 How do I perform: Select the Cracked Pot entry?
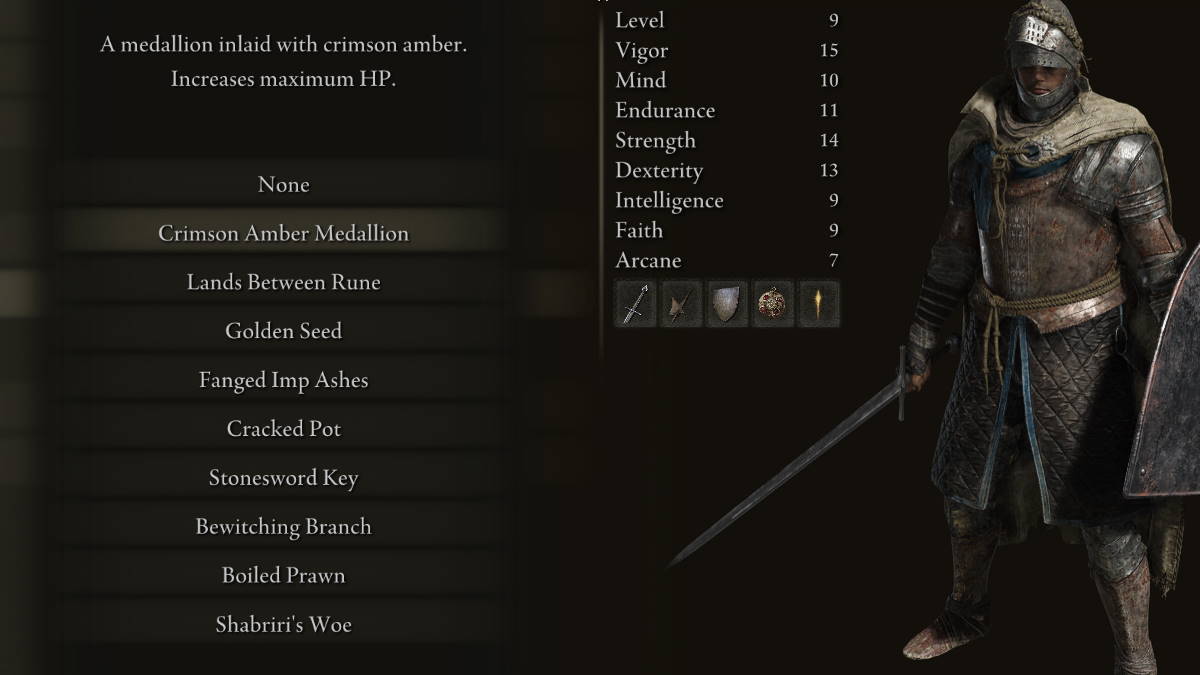point(283,429)
